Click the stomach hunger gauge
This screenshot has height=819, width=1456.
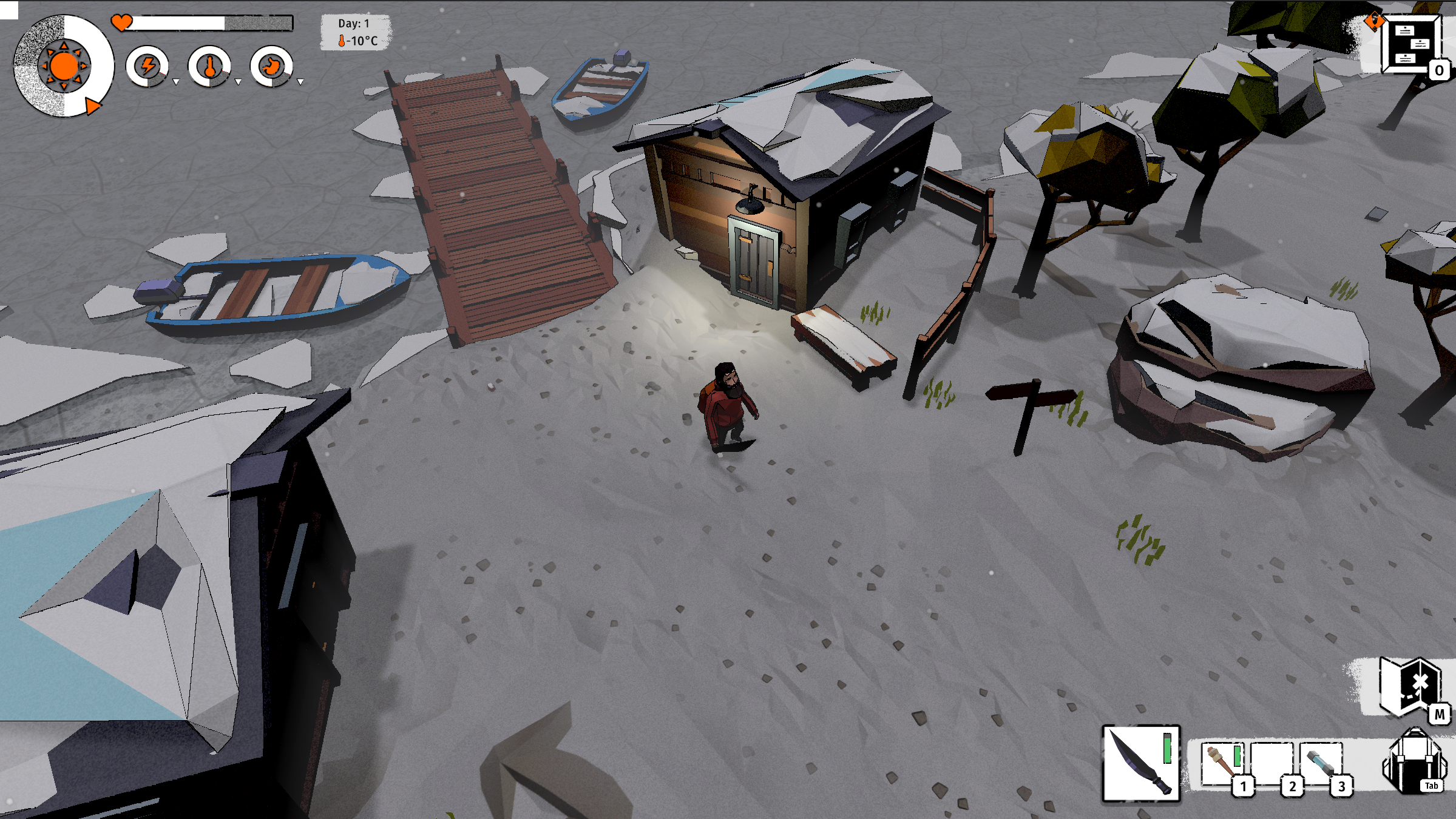pos(271,66)
